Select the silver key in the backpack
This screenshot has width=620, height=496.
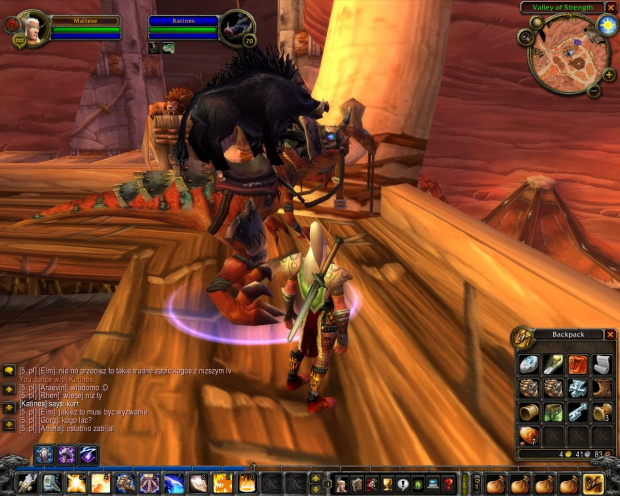click(x=577, y=412)
